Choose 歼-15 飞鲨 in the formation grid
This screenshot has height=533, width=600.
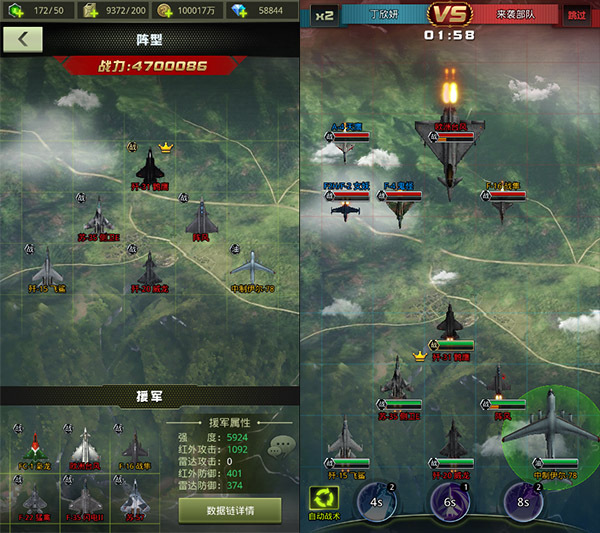46,268
